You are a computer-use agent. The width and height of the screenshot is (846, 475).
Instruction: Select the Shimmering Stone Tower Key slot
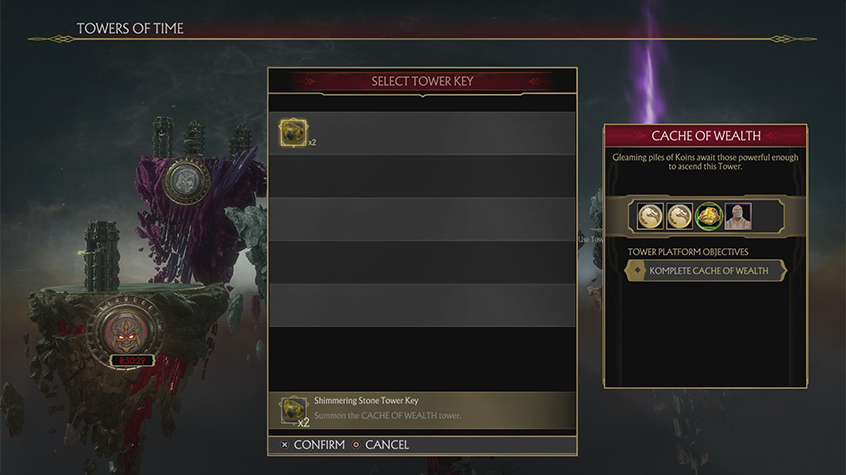(293, 133)
